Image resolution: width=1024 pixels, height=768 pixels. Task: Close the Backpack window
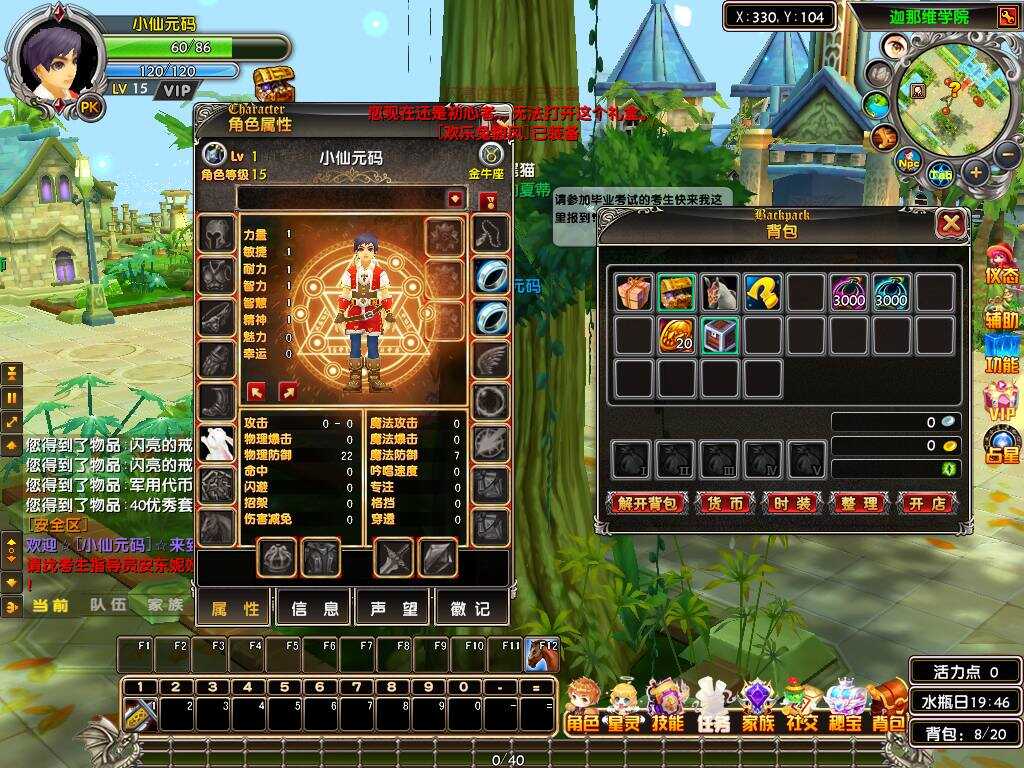tap(950, 223)
